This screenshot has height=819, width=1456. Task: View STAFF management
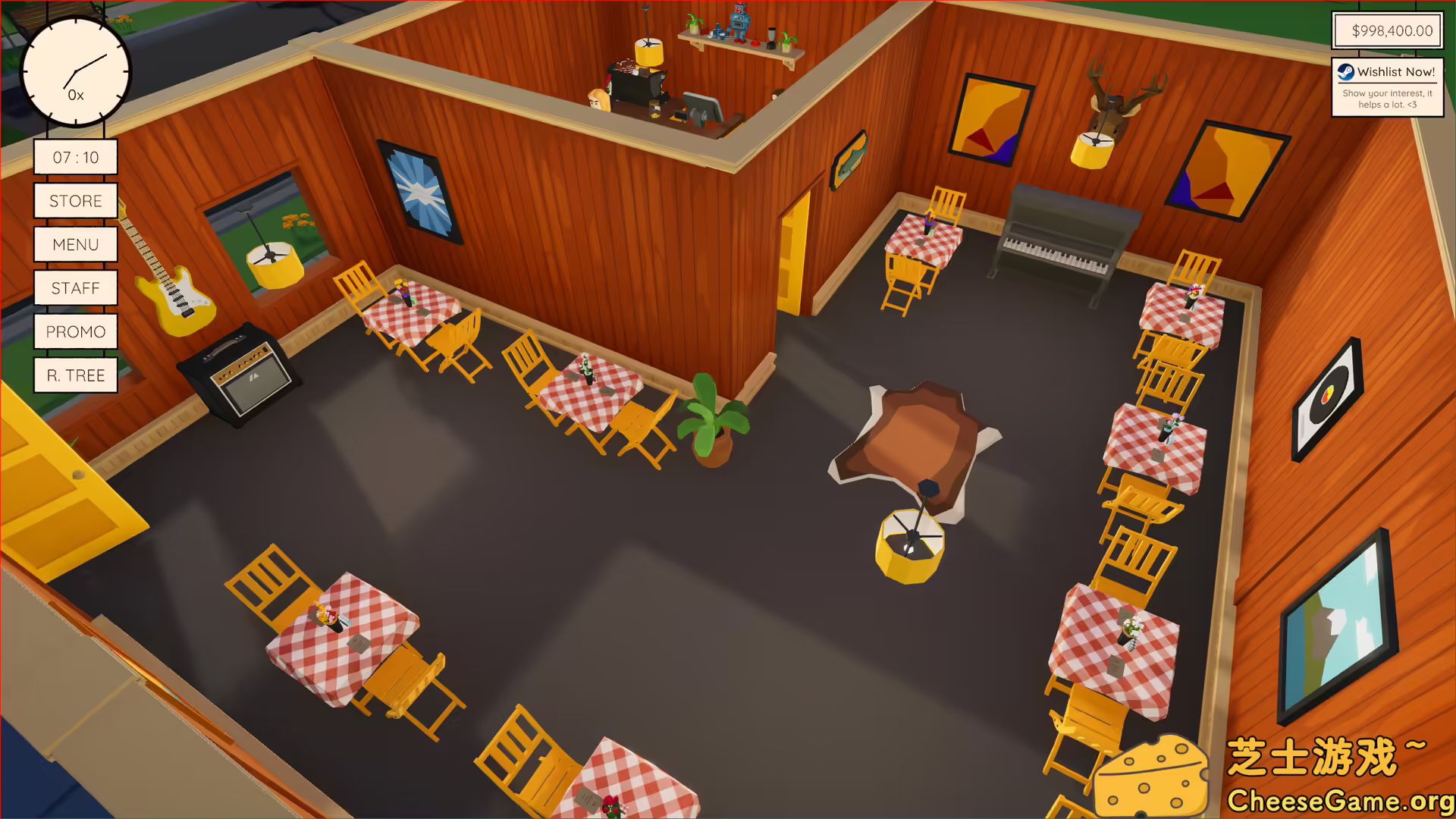(x=75, y=287)
